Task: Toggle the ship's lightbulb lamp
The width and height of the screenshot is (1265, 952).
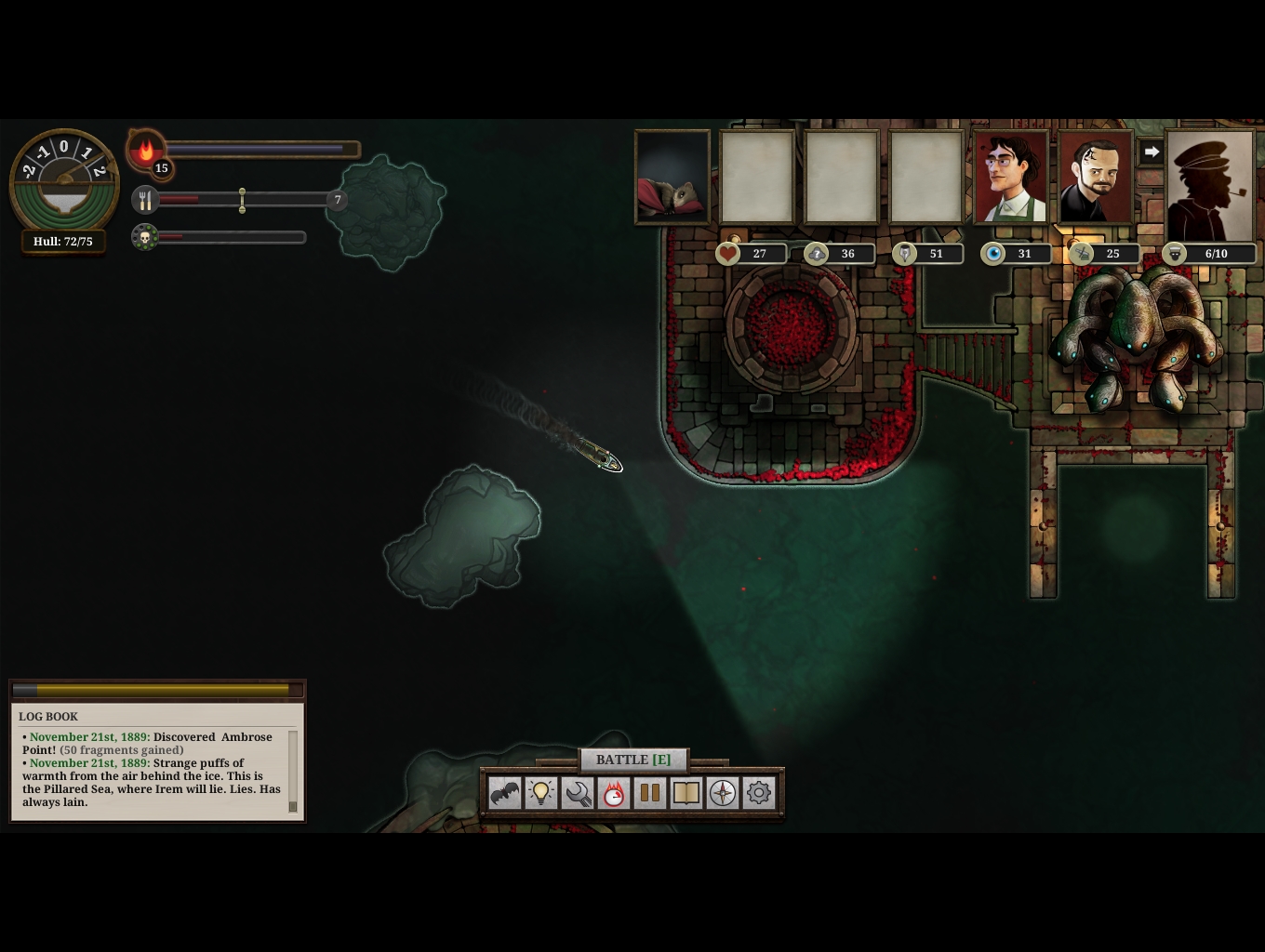Action: [541, 793]
